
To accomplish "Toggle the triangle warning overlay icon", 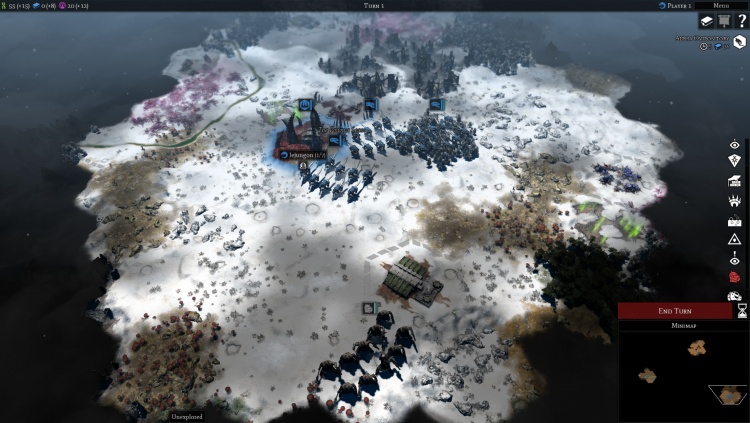I will point(734,239).
